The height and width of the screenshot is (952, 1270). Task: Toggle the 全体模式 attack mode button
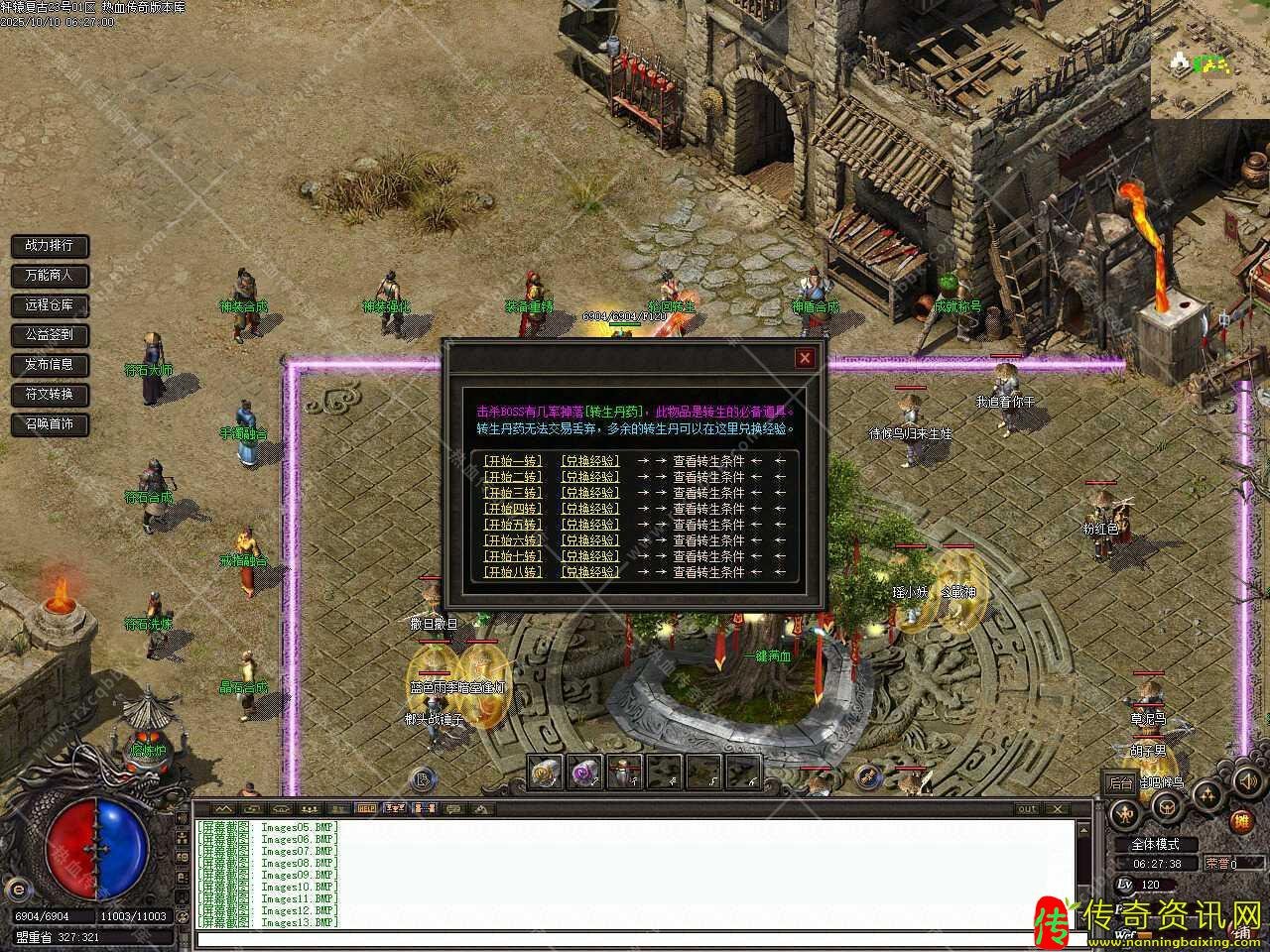pos(1155,844)
